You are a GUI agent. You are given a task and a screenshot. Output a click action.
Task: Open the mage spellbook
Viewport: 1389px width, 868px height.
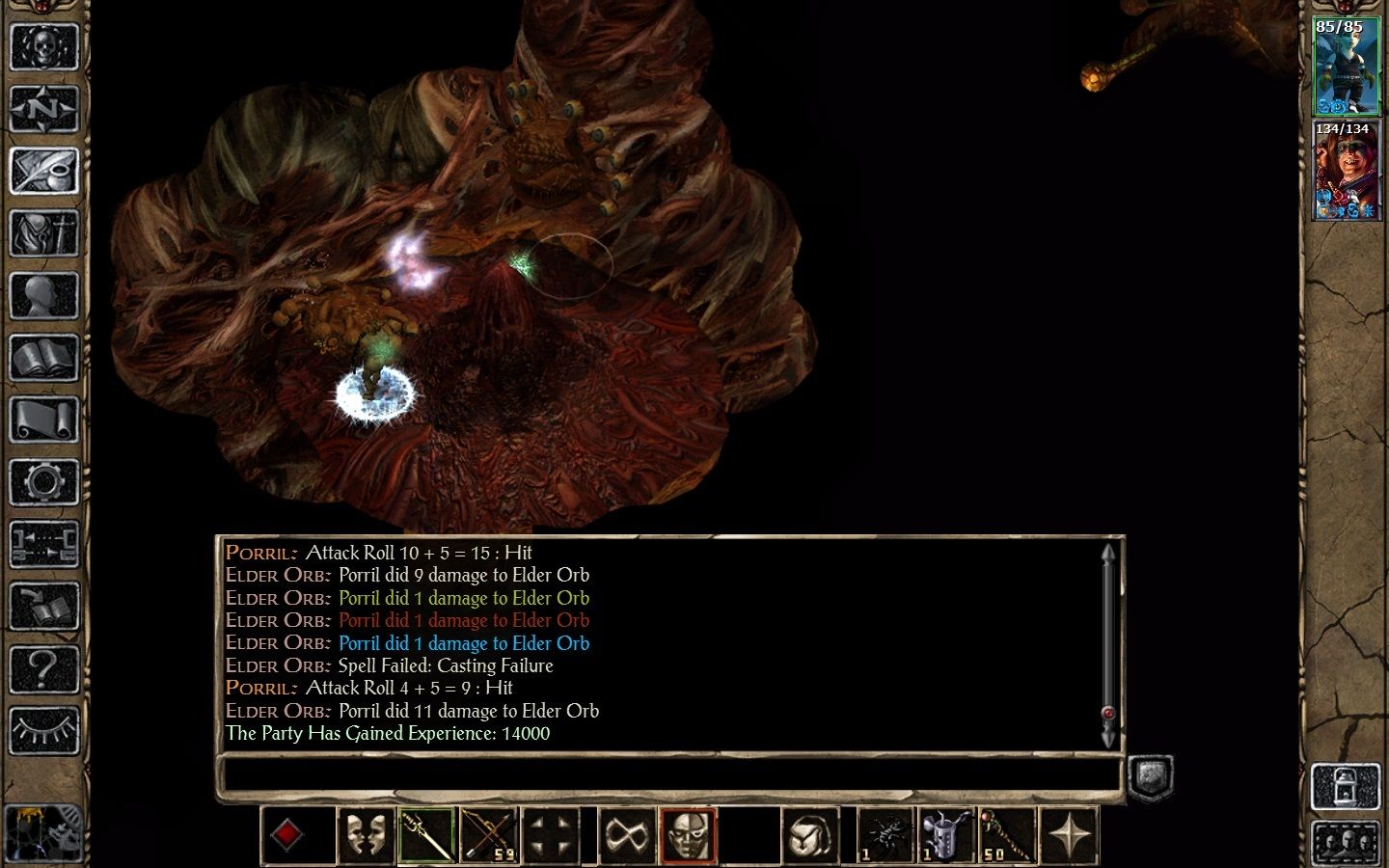(43, 359)
